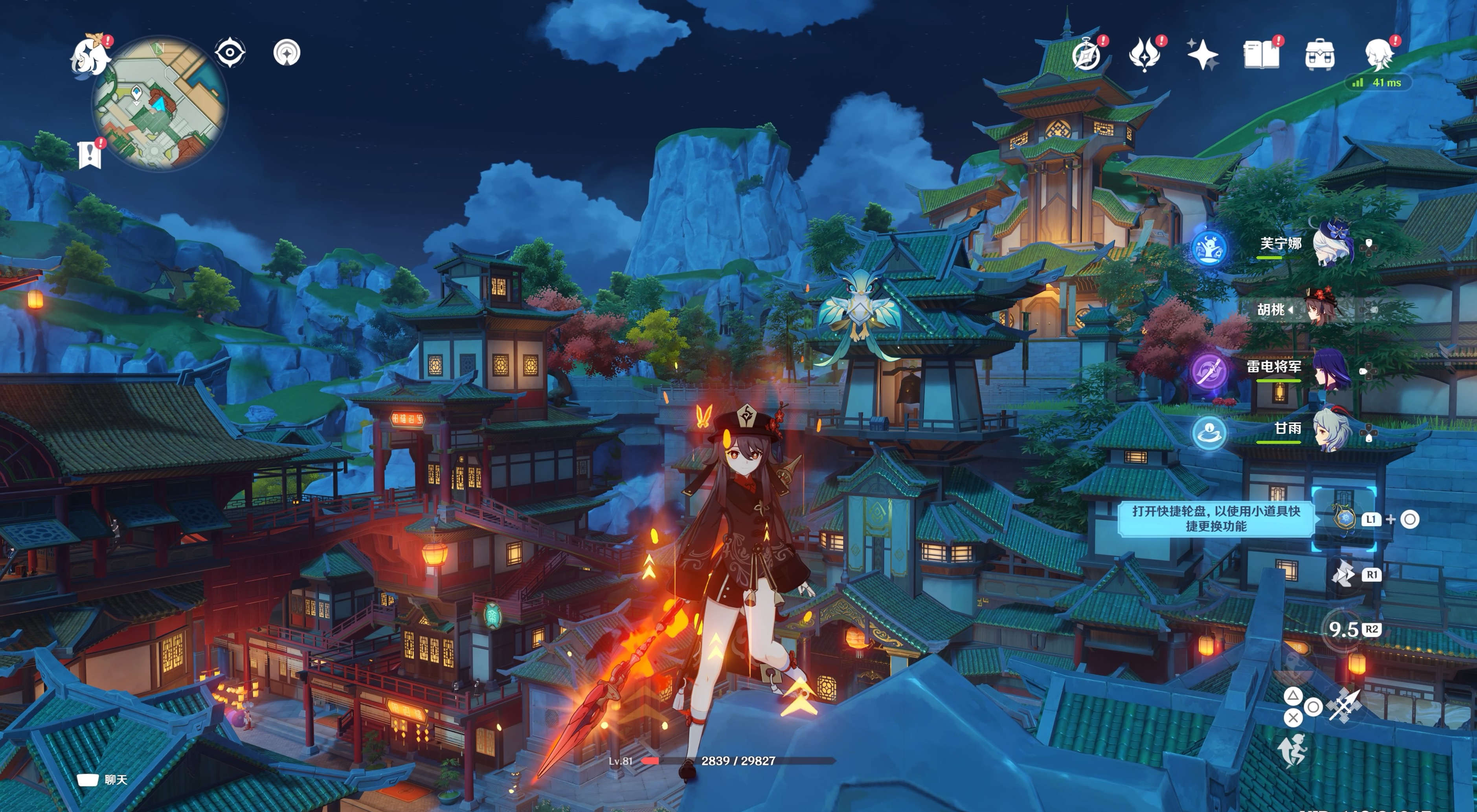Activate the elemental skill on cooldown 9.5

point(1343,630)
